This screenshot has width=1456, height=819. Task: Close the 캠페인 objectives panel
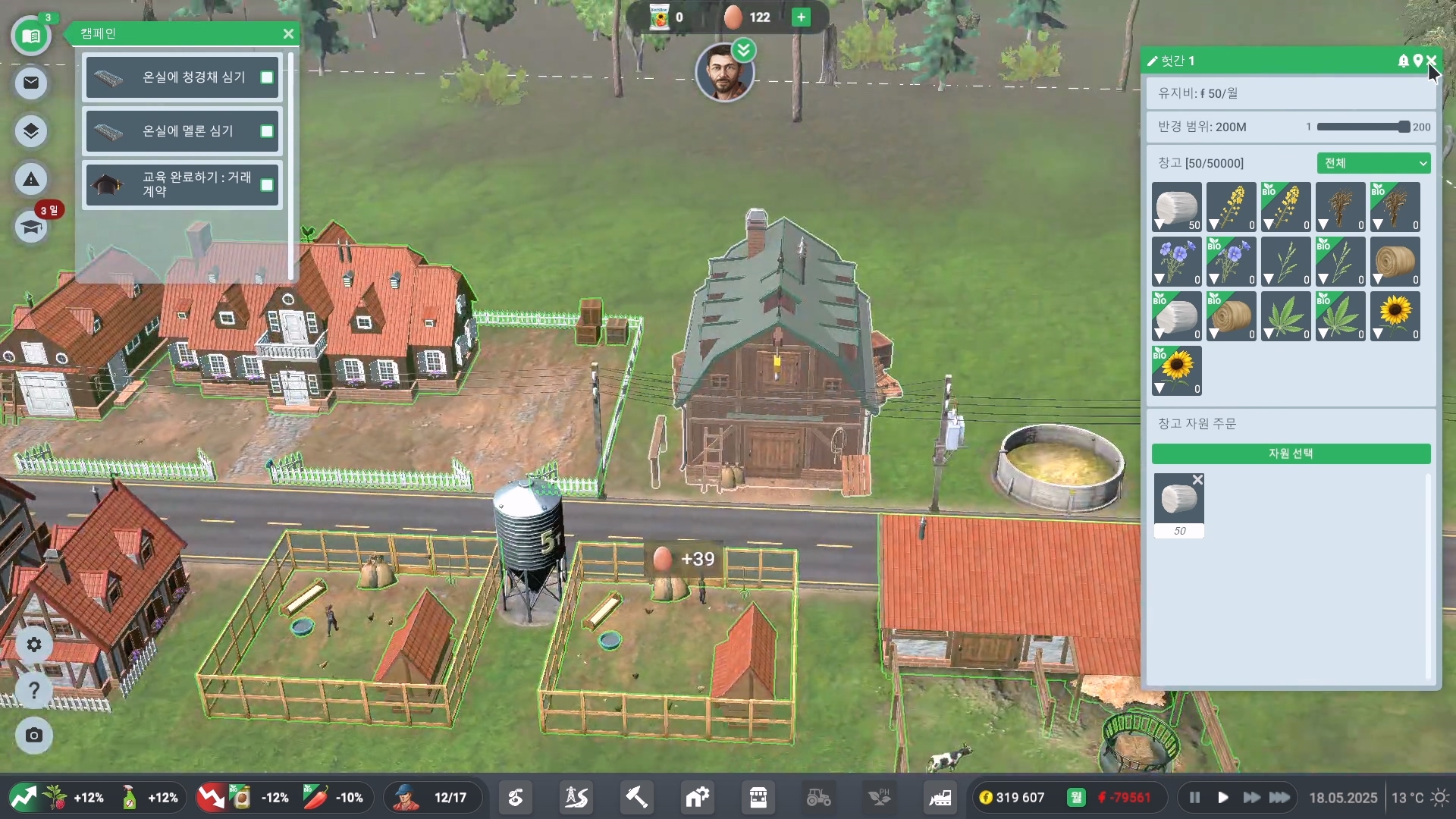[288, 34]
